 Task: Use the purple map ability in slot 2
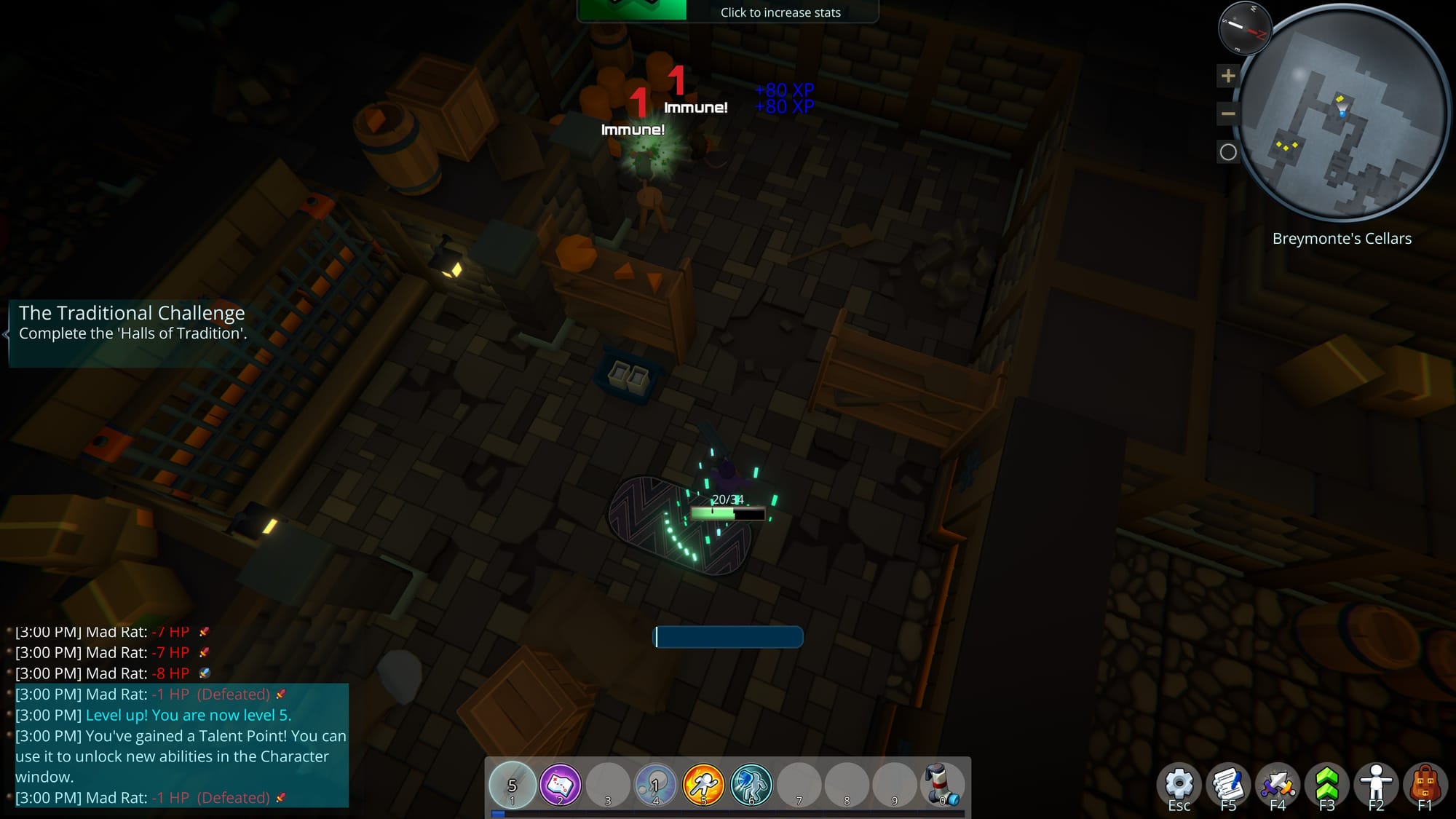(560, 784)
